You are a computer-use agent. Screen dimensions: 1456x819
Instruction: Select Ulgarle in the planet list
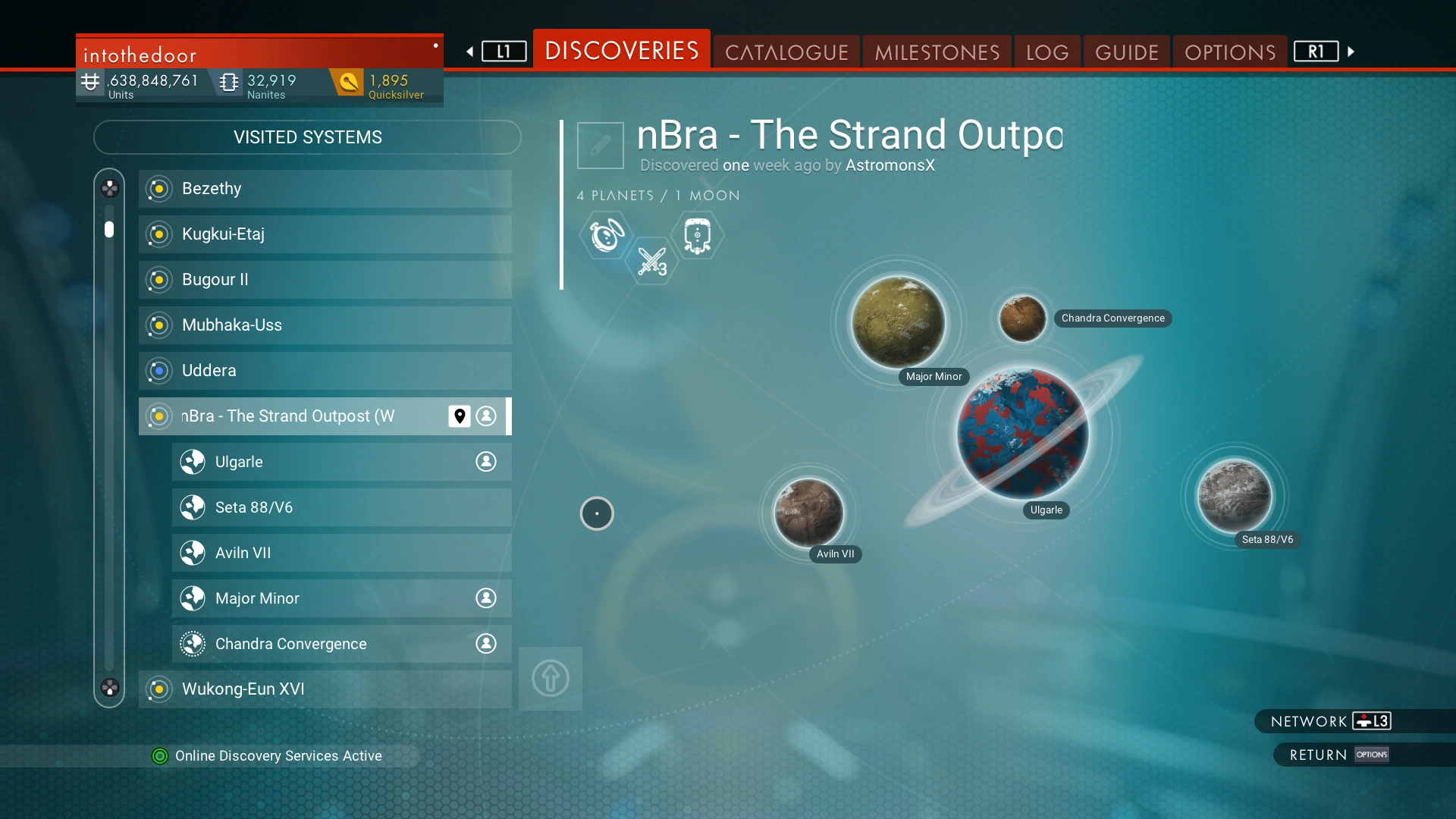341,462
